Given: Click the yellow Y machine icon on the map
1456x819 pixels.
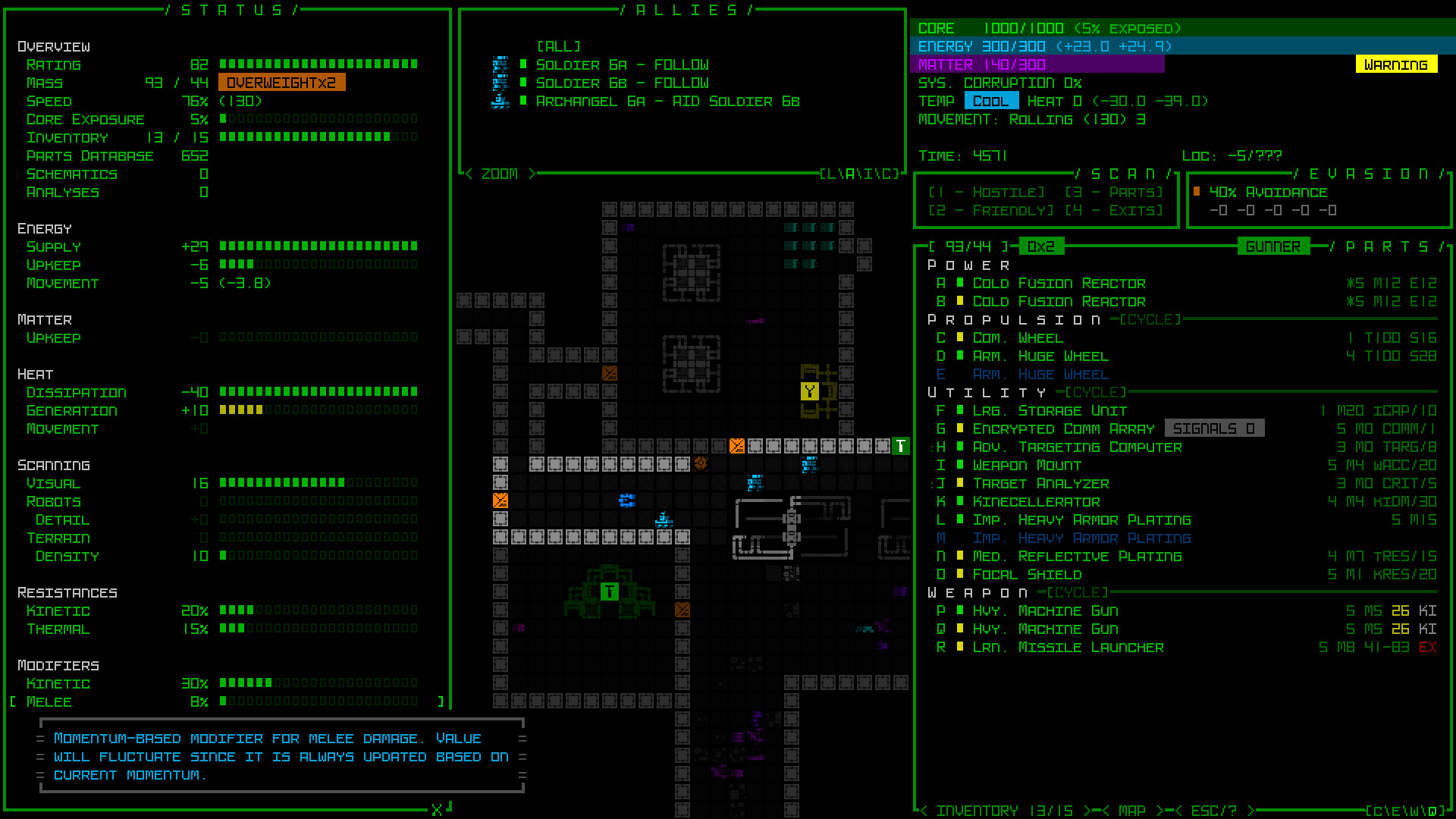Looking at the screenshot, I should click(809, 391).
